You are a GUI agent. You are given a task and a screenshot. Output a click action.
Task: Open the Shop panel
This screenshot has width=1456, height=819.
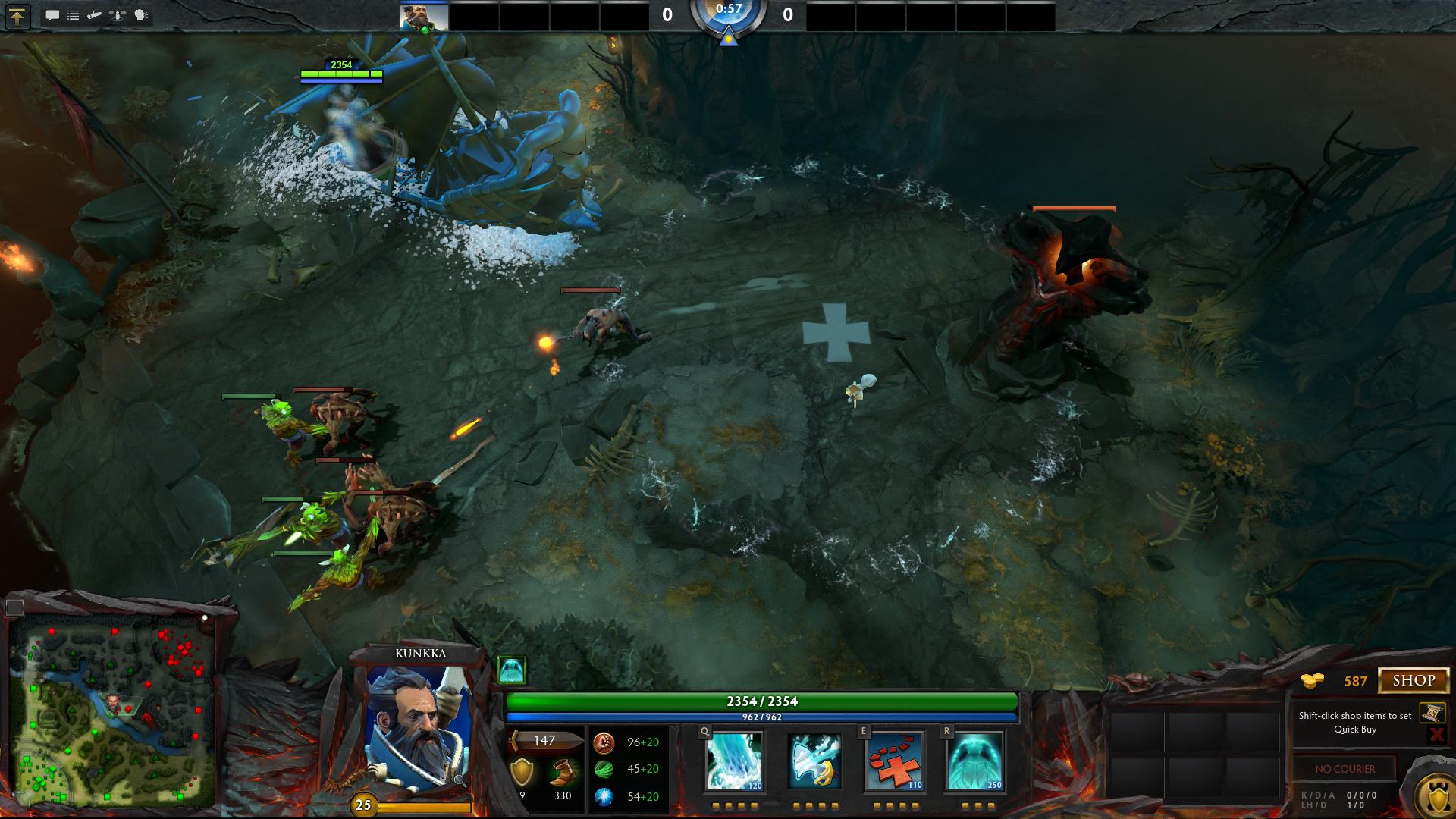(1414, 680)
